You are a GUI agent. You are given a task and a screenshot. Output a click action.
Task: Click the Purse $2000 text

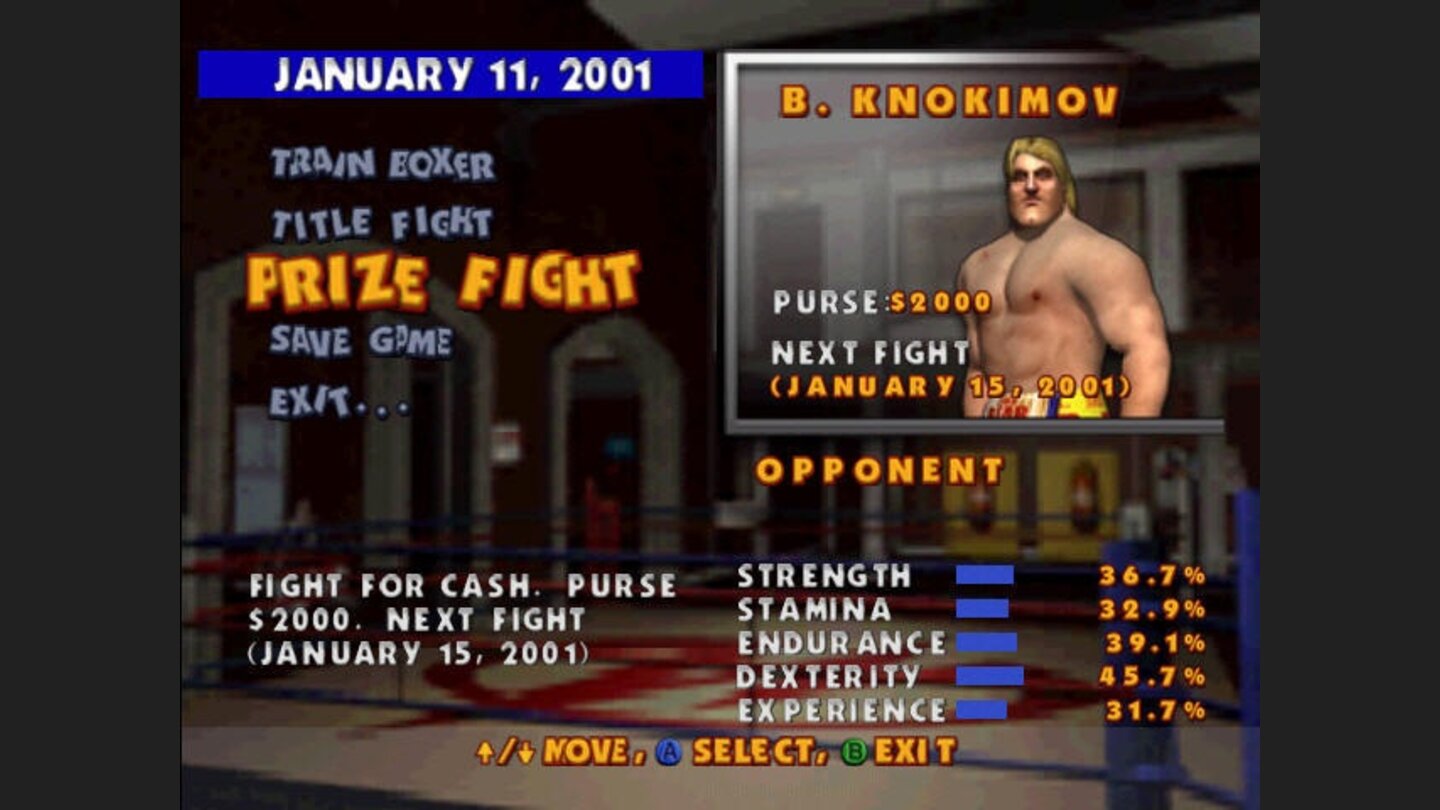[880, 300]
